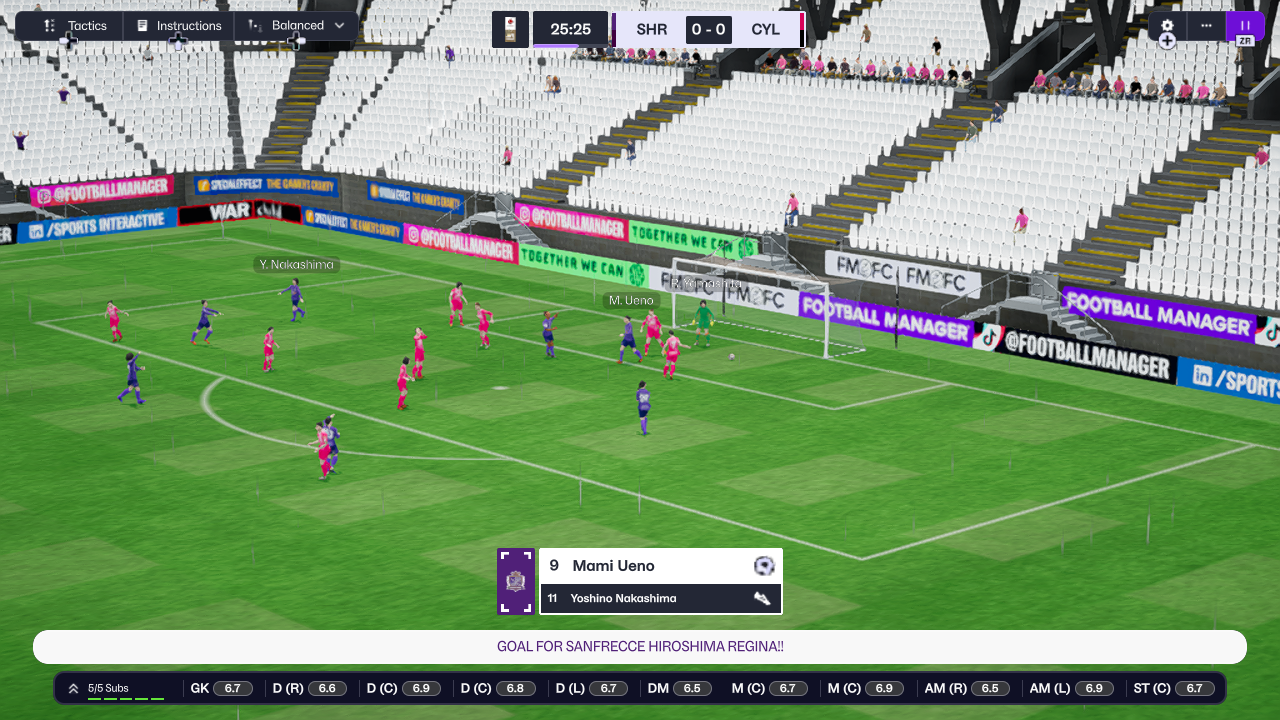Expand the substitutes bar arrow
This screenshot has height=720, width=1280.
click(73, 688)
